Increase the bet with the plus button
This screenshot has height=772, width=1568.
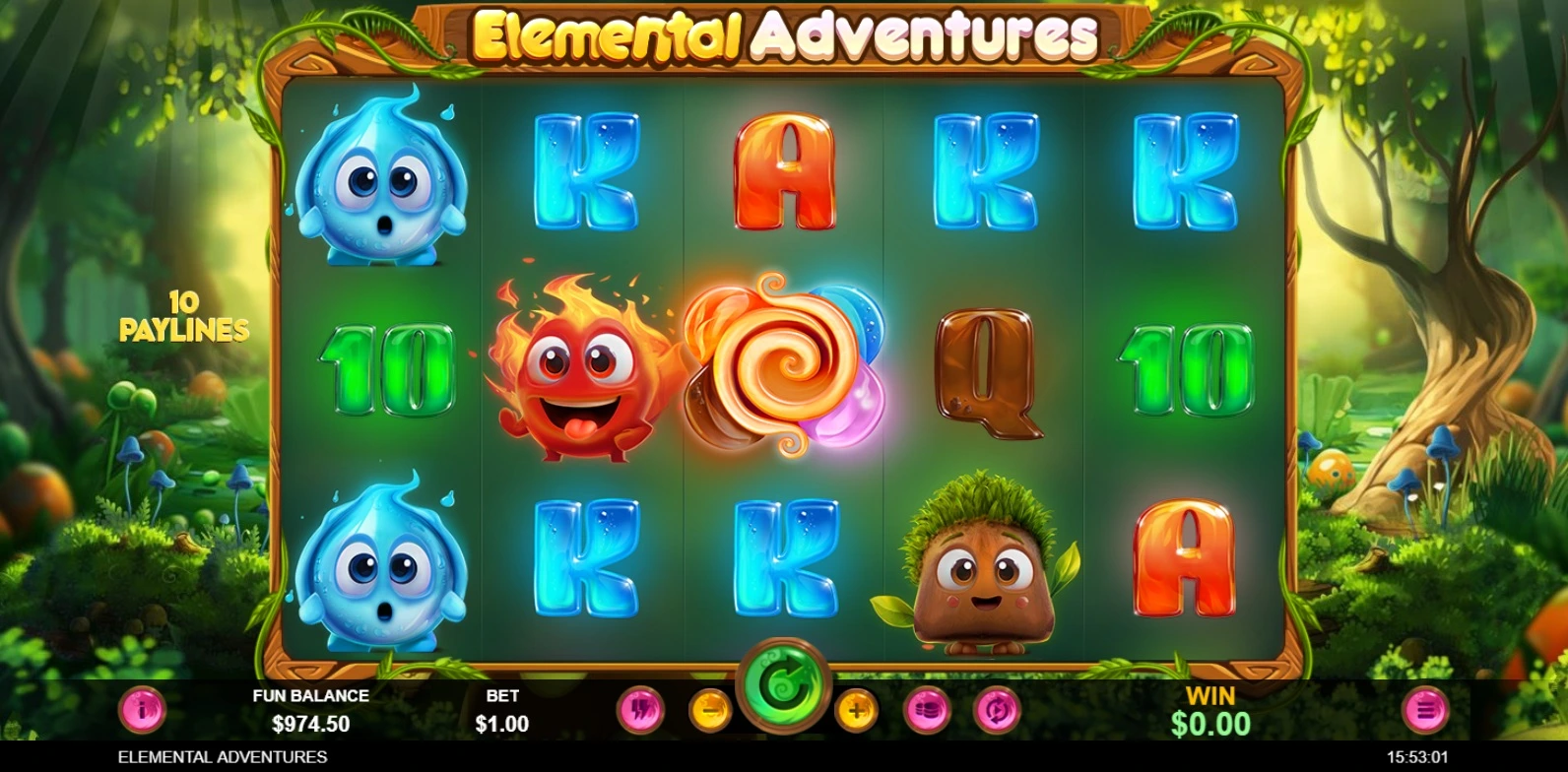pyautogui.click(x=853, y=710)
